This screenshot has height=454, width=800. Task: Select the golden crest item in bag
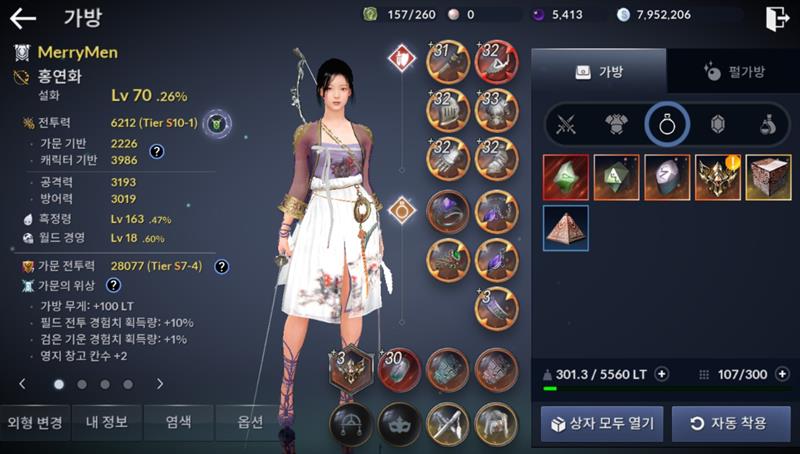[717, 177]
